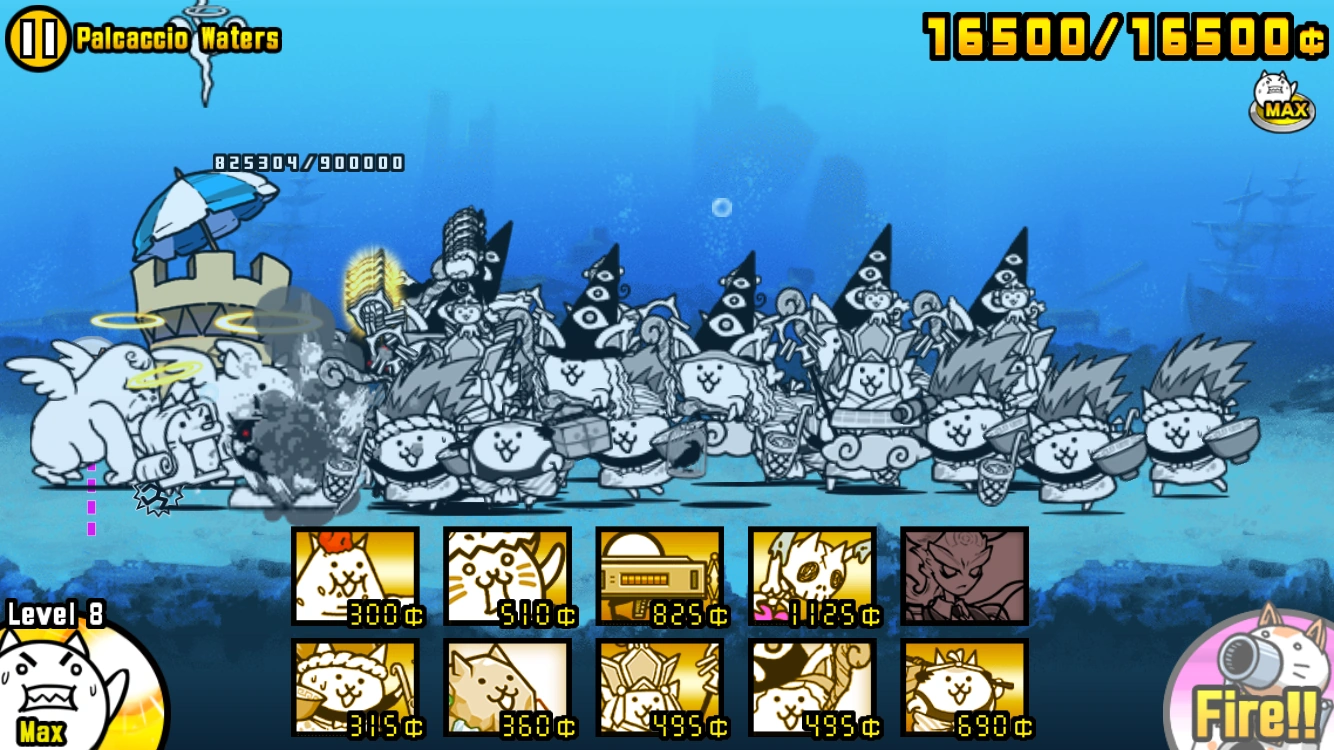Click the pink dashed battle line marker
The height and width of the screenshot is (750, 1334).
pos(91,495)
